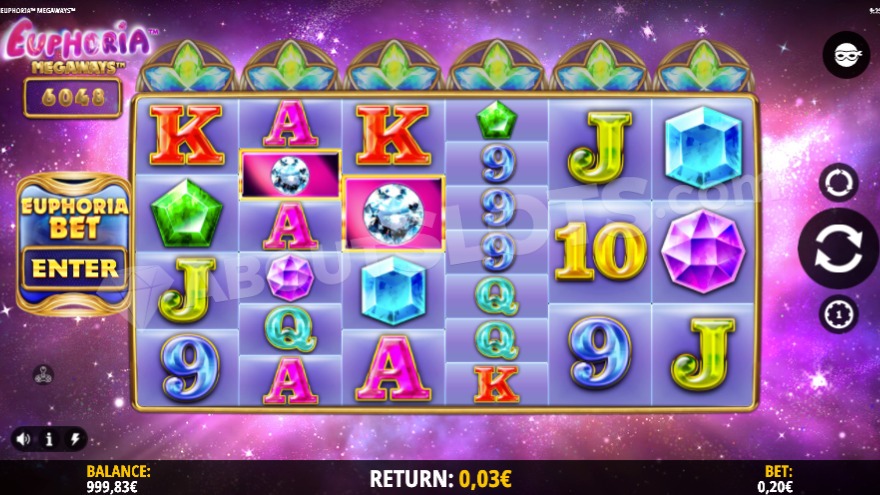Toggle turbo mode with lightning bolt icon
The height and width of the screenshot is (495, 880).
click(x=75, y=439)
